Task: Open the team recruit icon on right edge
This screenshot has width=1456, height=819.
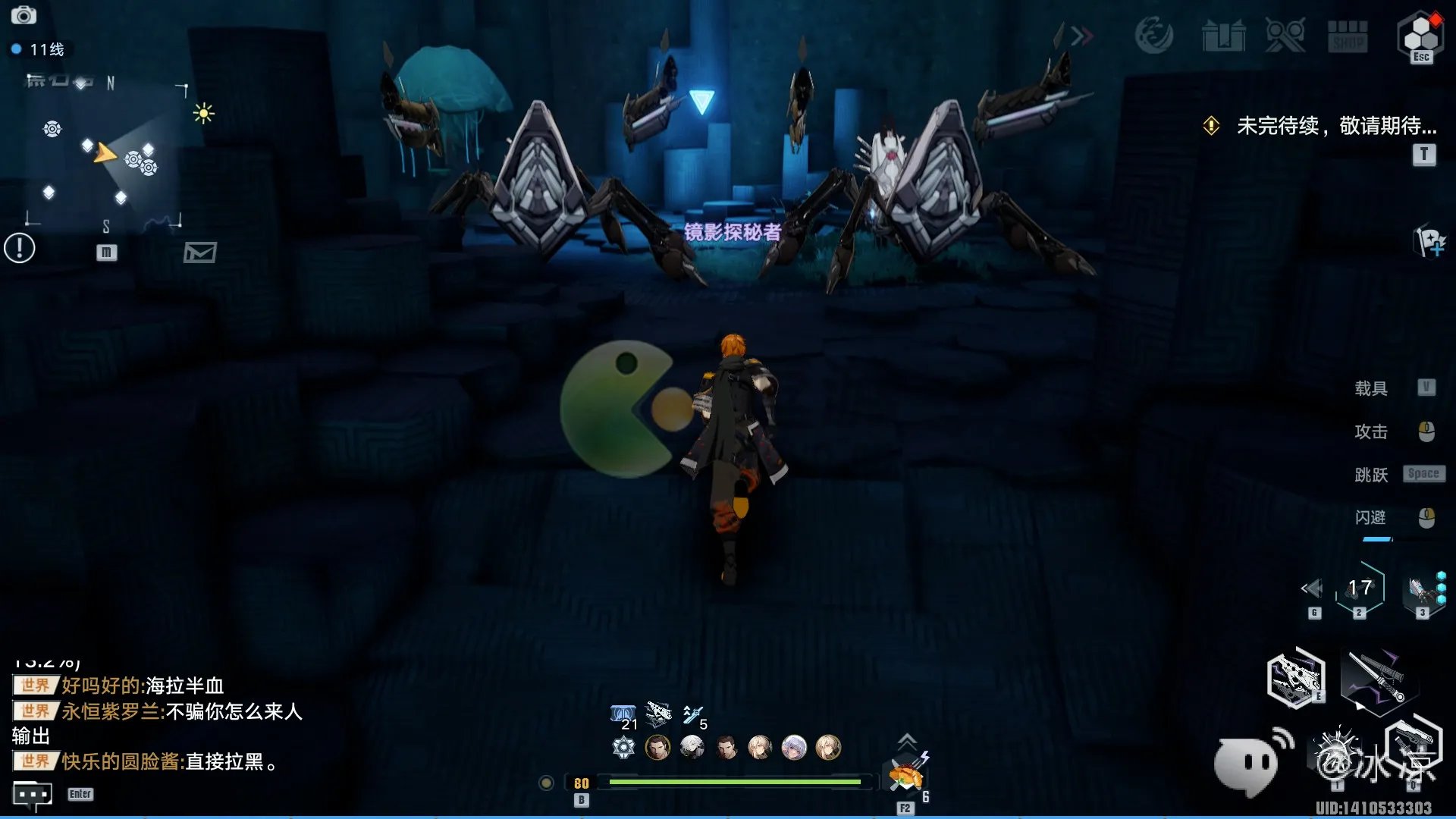Action: (x=1430, y=242)
